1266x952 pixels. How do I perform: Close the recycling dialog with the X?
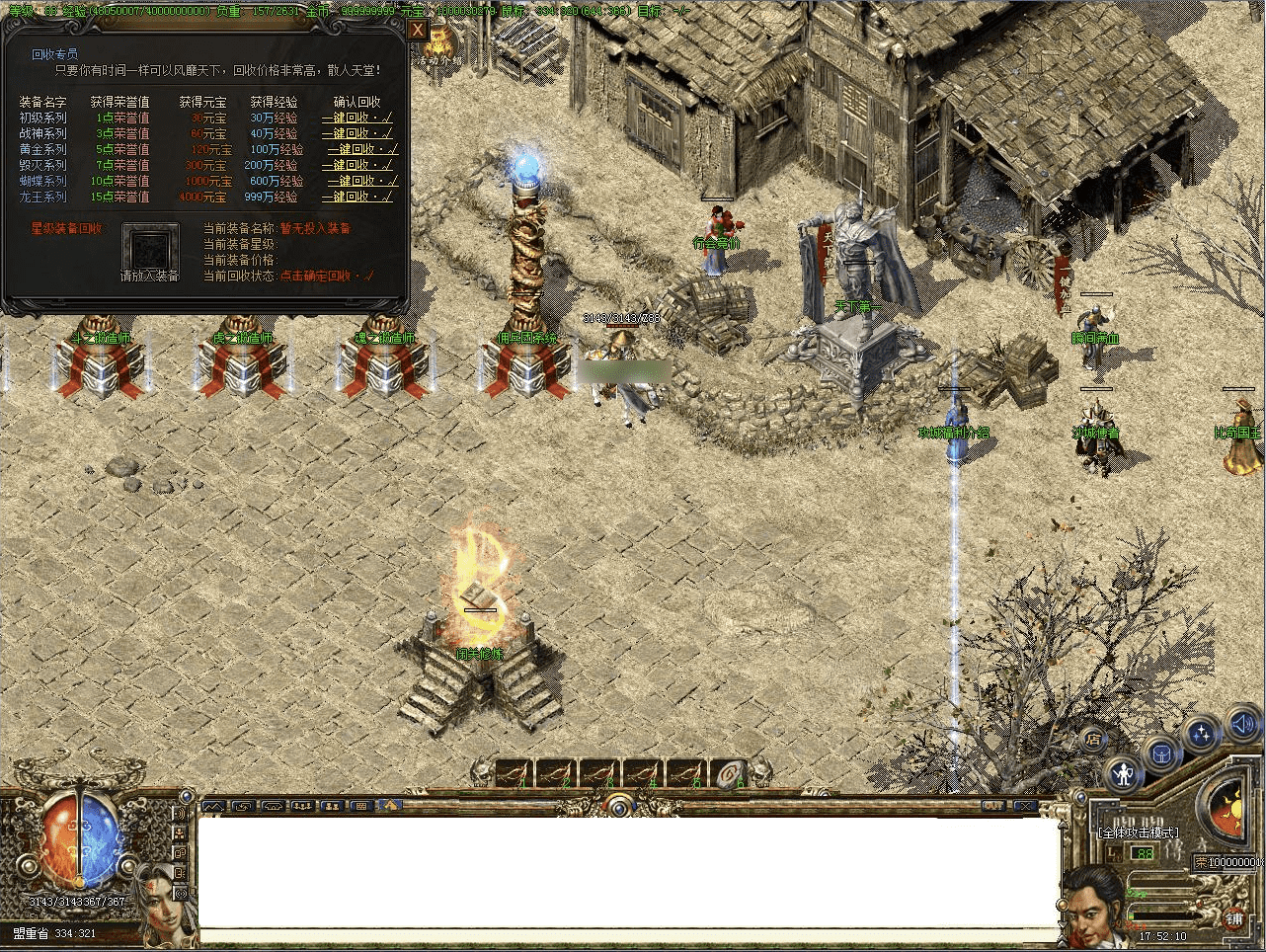click(x=418, y=31)
